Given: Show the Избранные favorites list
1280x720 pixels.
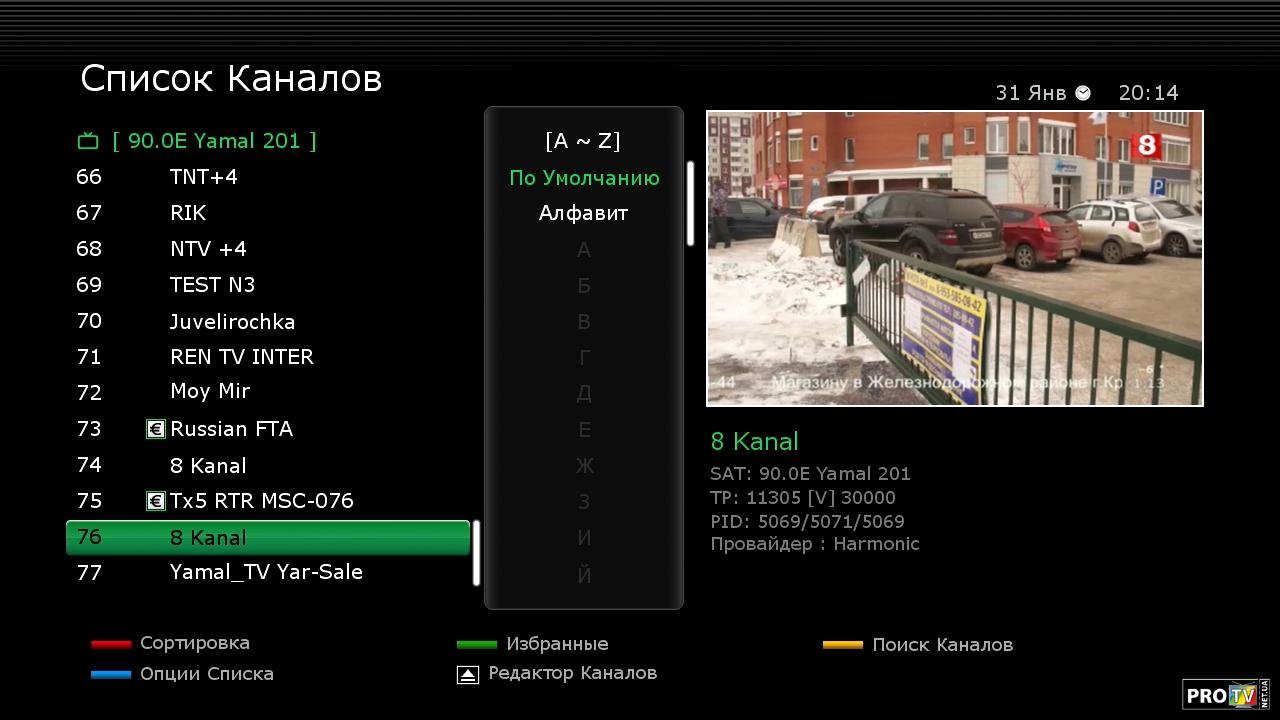Looking at the screenshot, I should tap(556, 644).
